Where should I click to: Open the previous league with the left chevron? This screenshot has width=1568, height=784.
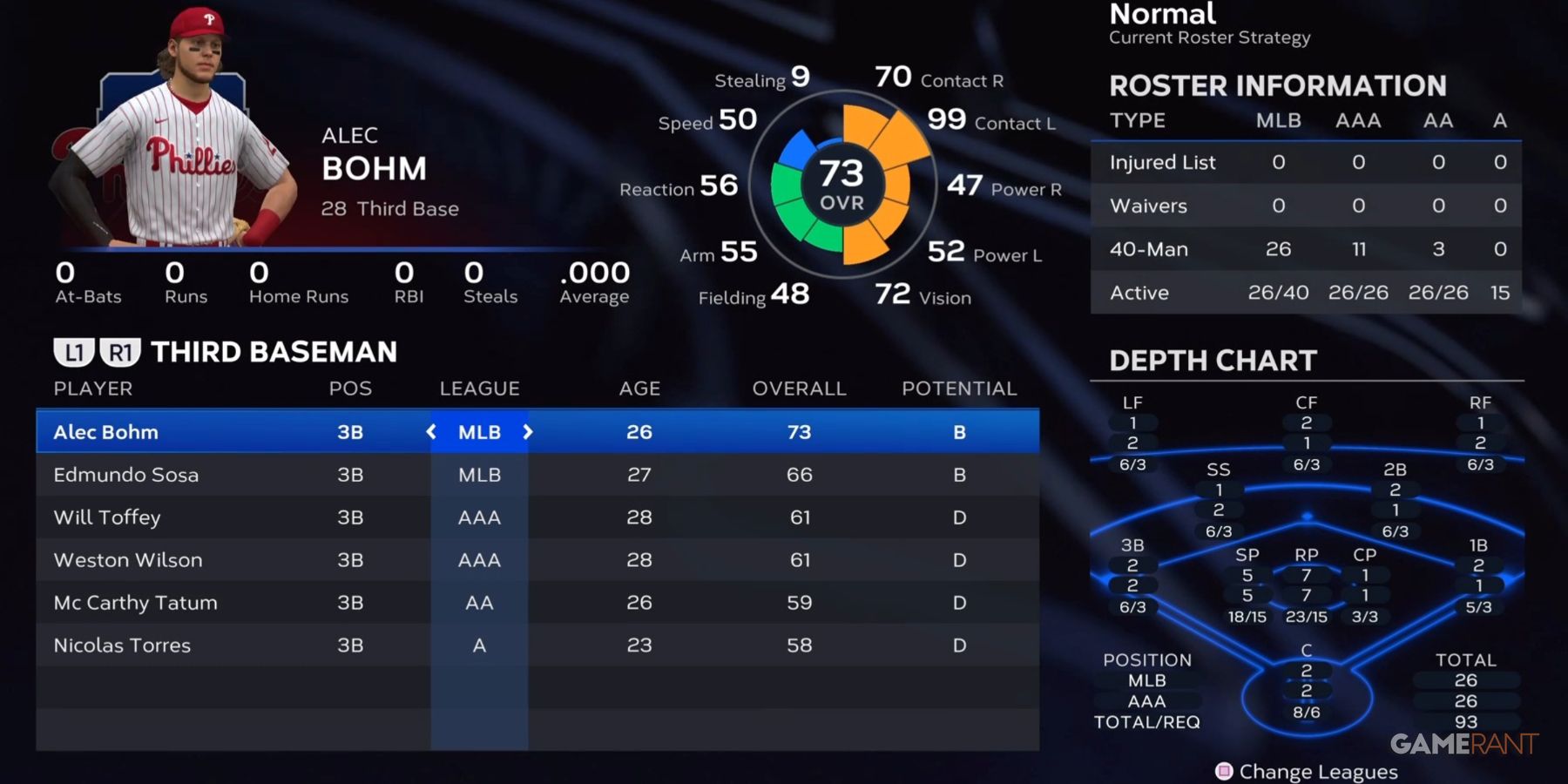pyautogui.click(x=430, y=431)
